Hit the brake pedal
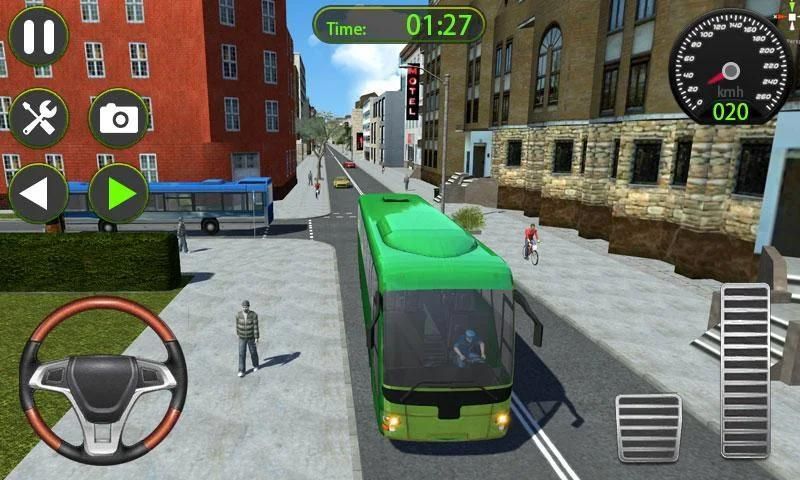This screenshot has width=800, height=480. [x=648, y=428]
